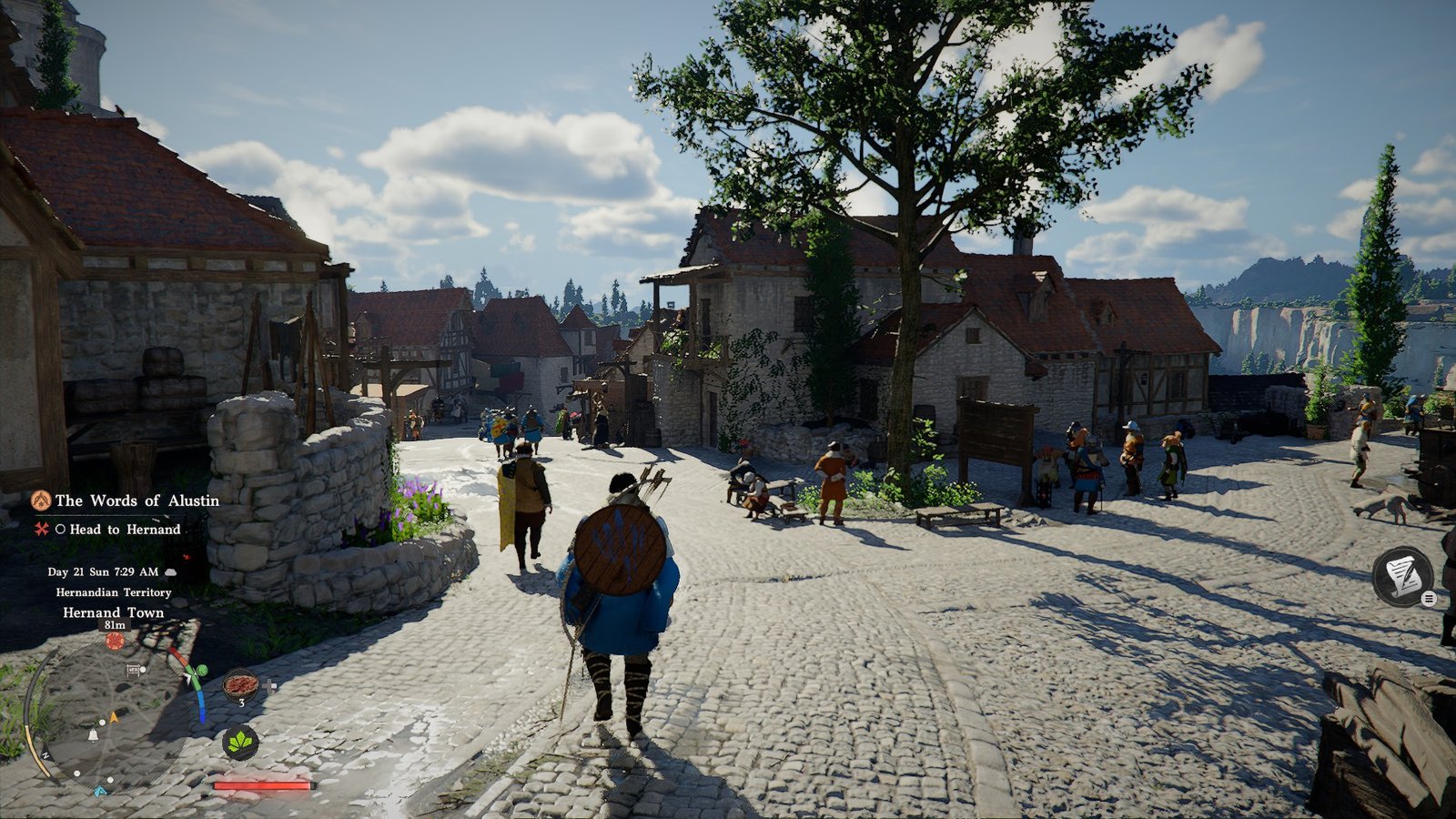Open the scroll and quill journal icon
The image size is (1456, 819).
(x=1402, y=575)
